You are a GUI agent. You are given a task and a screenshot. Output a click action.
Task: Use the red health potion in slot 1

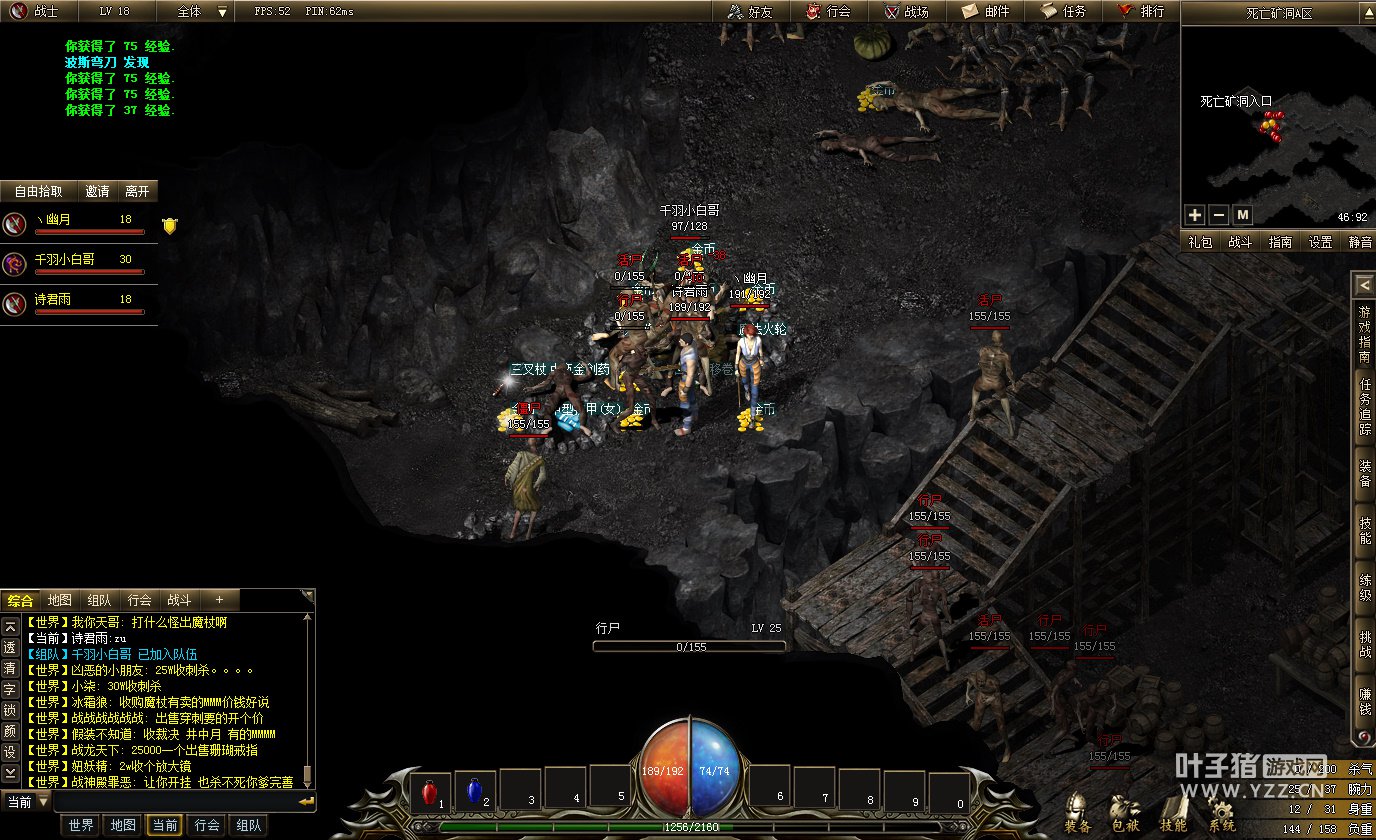tap(430, 793)
